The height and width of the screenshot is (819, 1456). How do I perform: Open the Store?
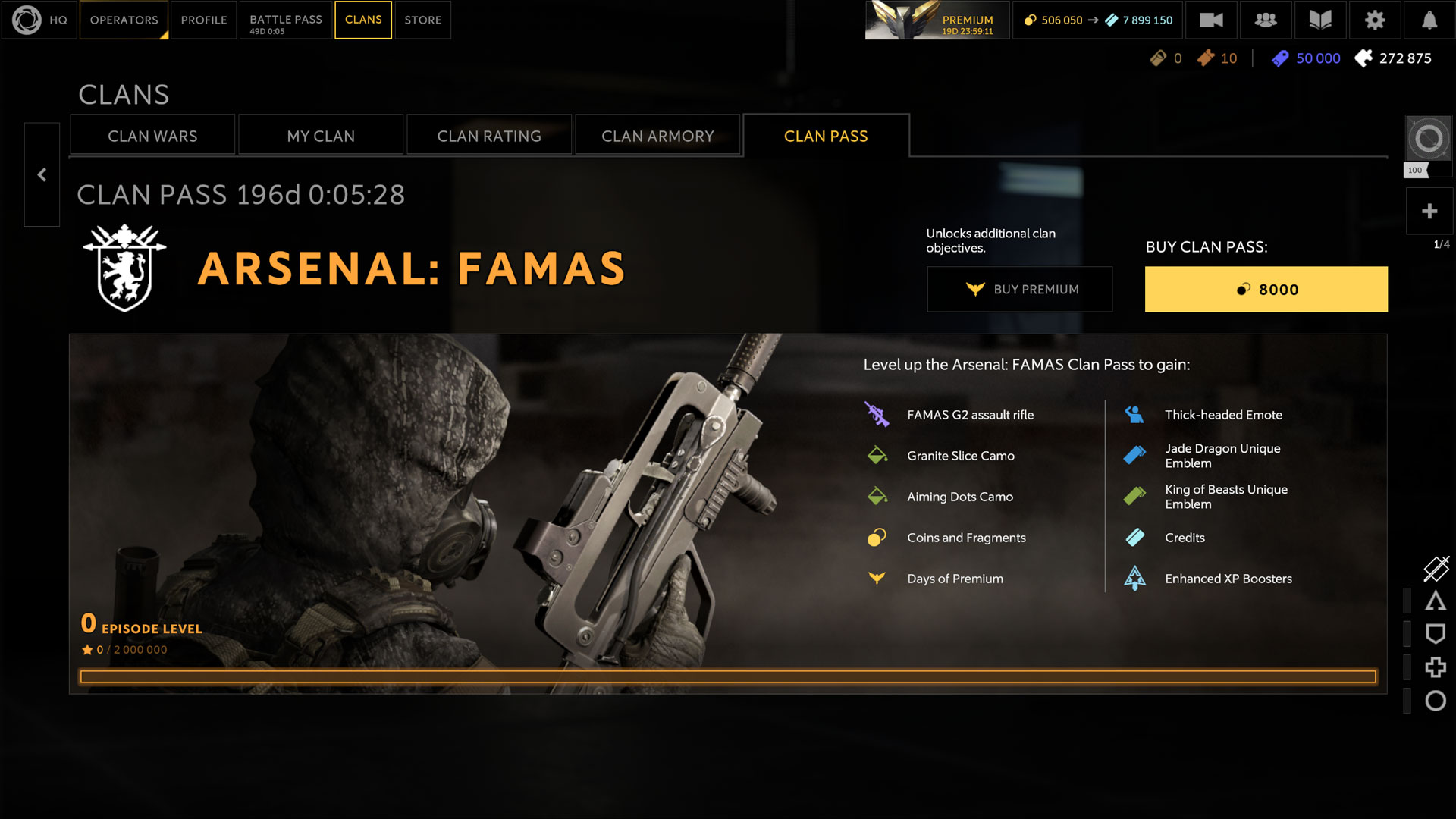pos(422,20)
